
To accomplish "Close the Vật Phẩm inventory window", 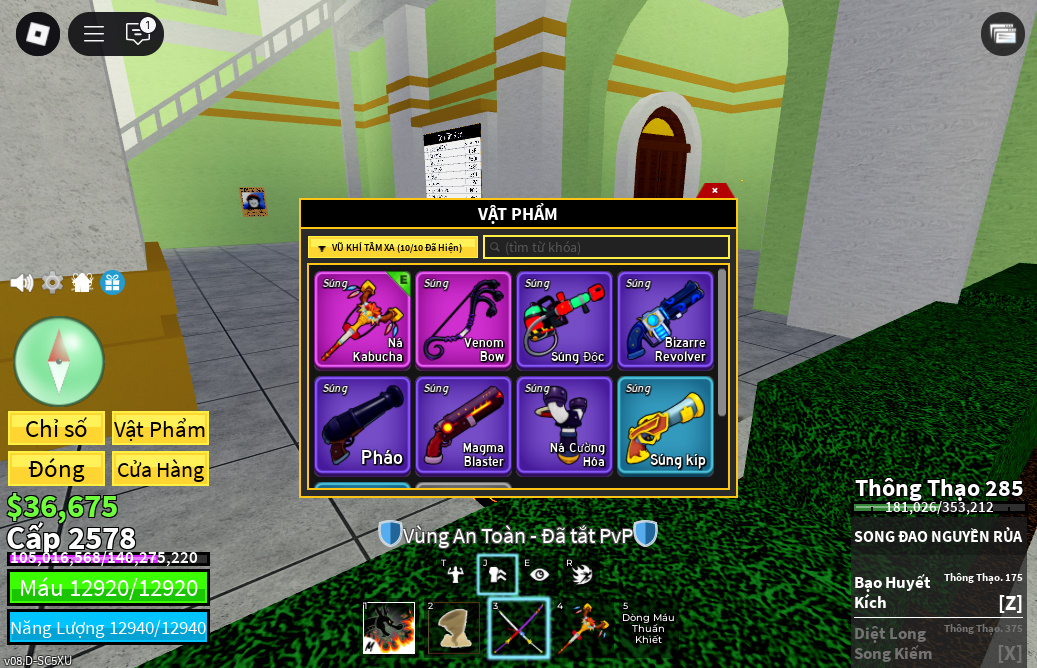I will point(714,190).
